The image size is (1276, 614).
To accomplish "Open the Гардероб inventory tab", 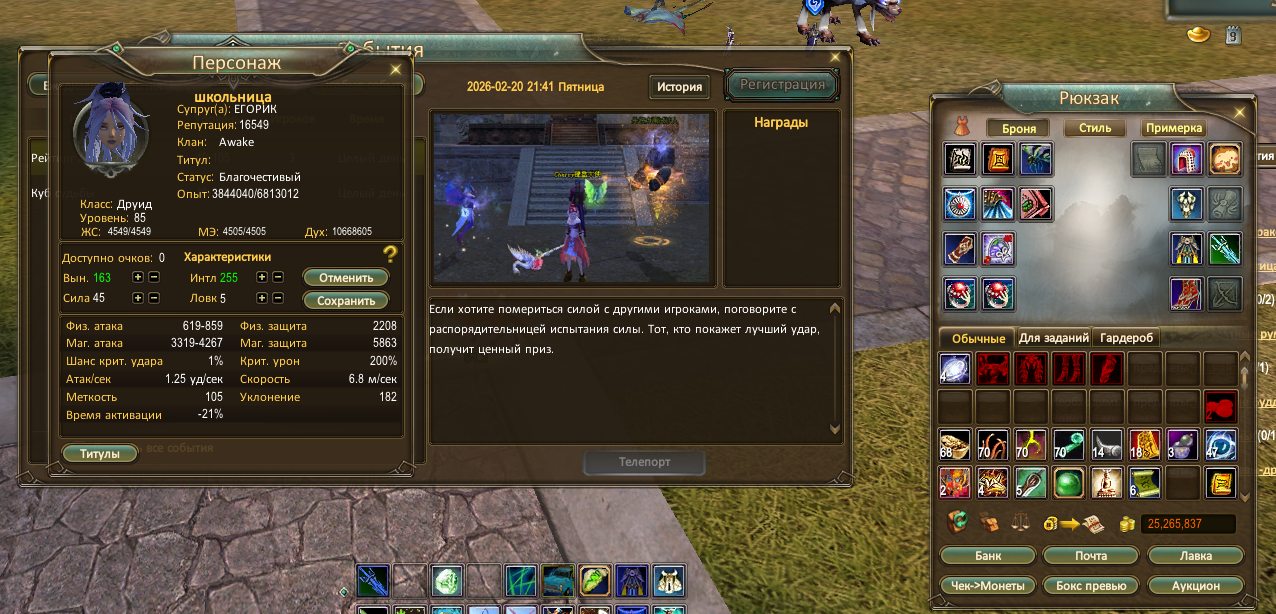I will pos(1127,338).
